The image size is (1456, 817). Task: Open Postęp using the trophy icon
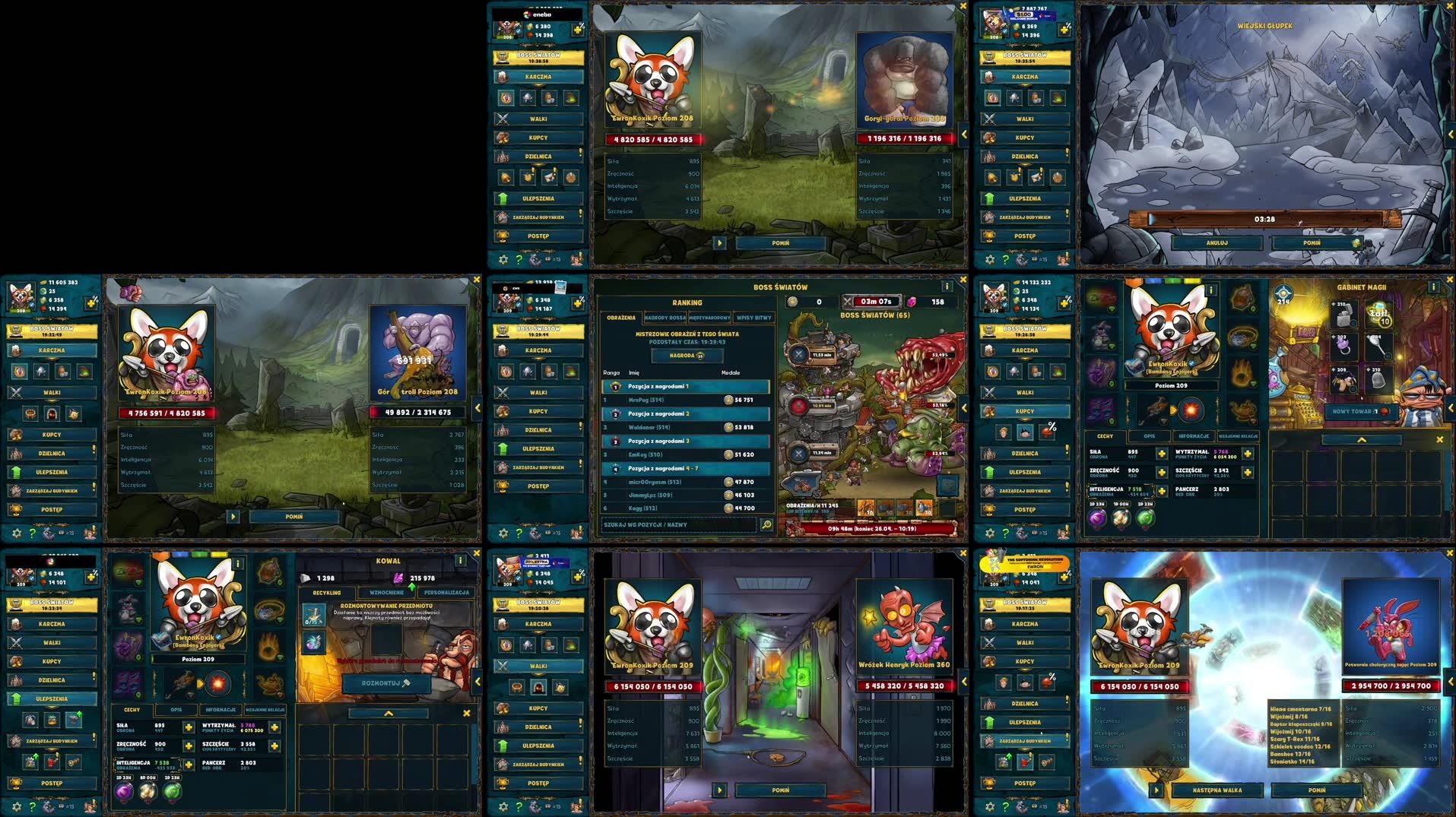click(503, 236)
